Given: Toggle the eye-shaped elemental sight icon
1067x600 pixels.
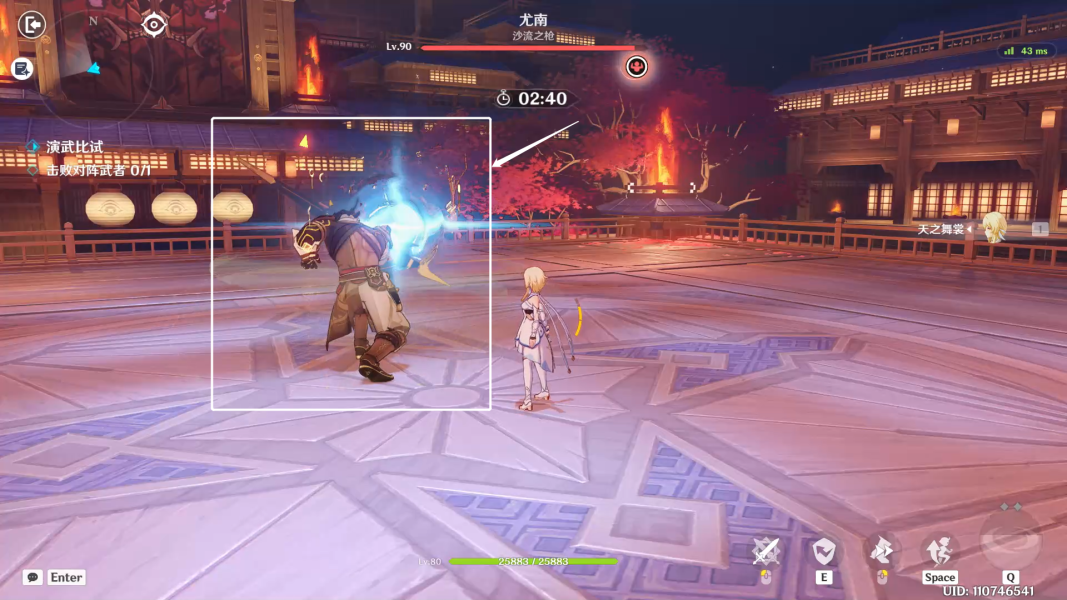Looking at the screenshot, I should coord(153,24).
